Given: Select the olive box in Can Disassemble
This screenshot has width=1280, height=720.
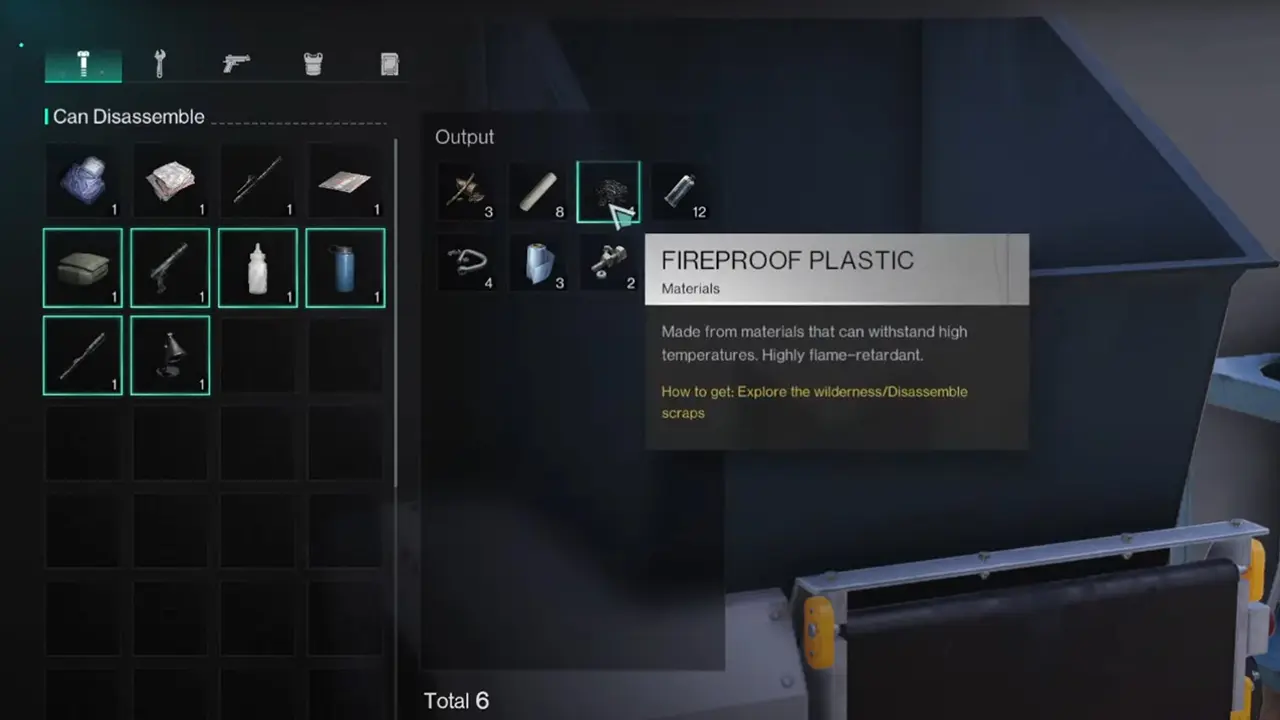Looking at the screenshot, I should pyautogui.click(x=83, y=267).
